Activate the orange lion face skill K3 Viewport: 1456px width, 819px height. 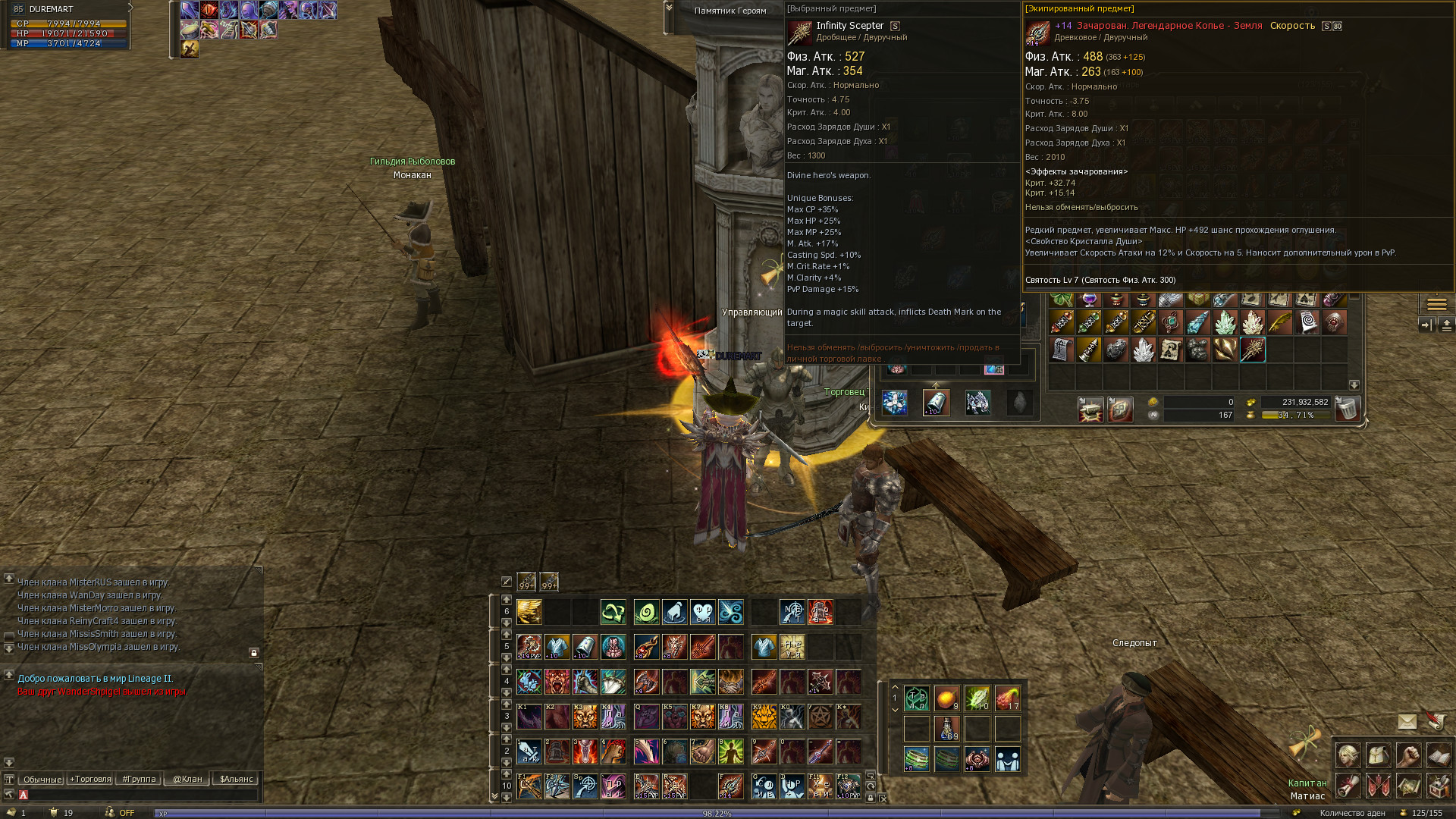pyautogui.click(x=585, y=716)
